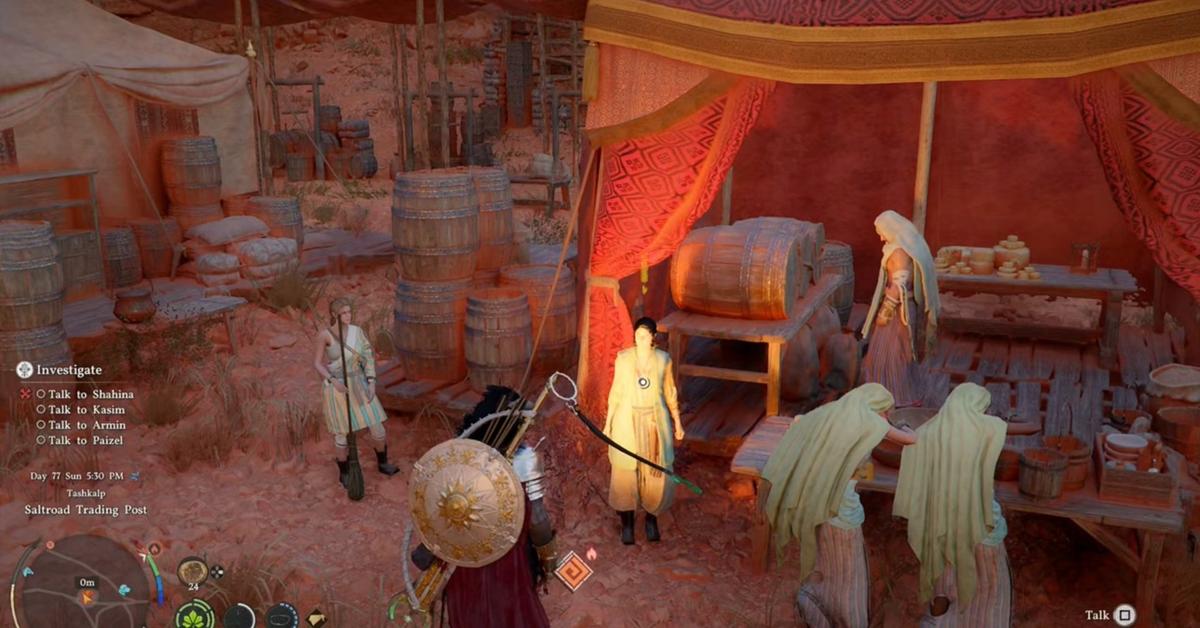Image resolution: width=1200 pixels, height=628 pixels.
Task: Choose the Talk to Armin objective
Action: [x=85, y=425]
